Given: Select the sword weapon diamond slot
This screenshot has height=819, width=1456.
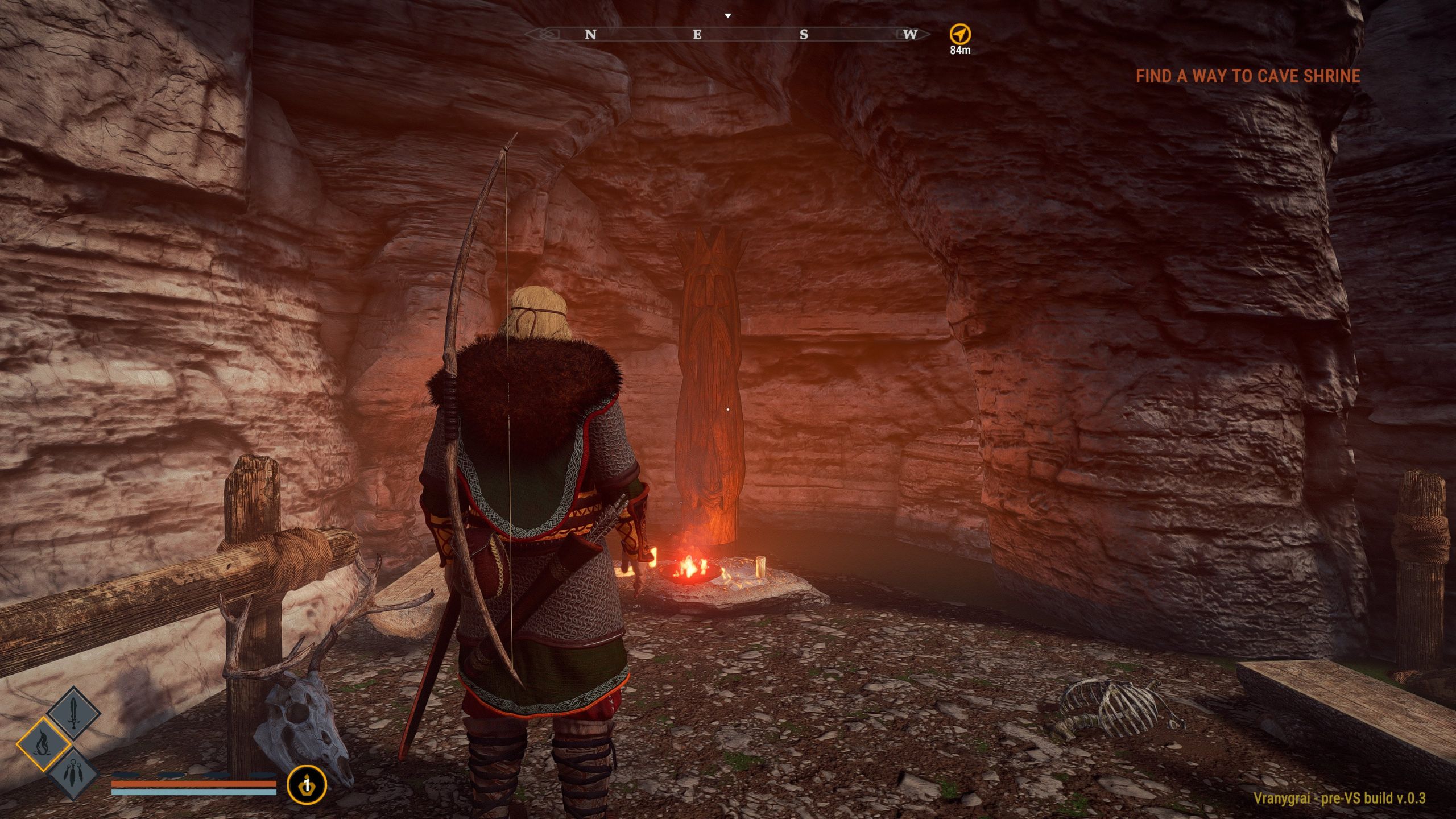Looking at the screenshot, I should 73,714.
